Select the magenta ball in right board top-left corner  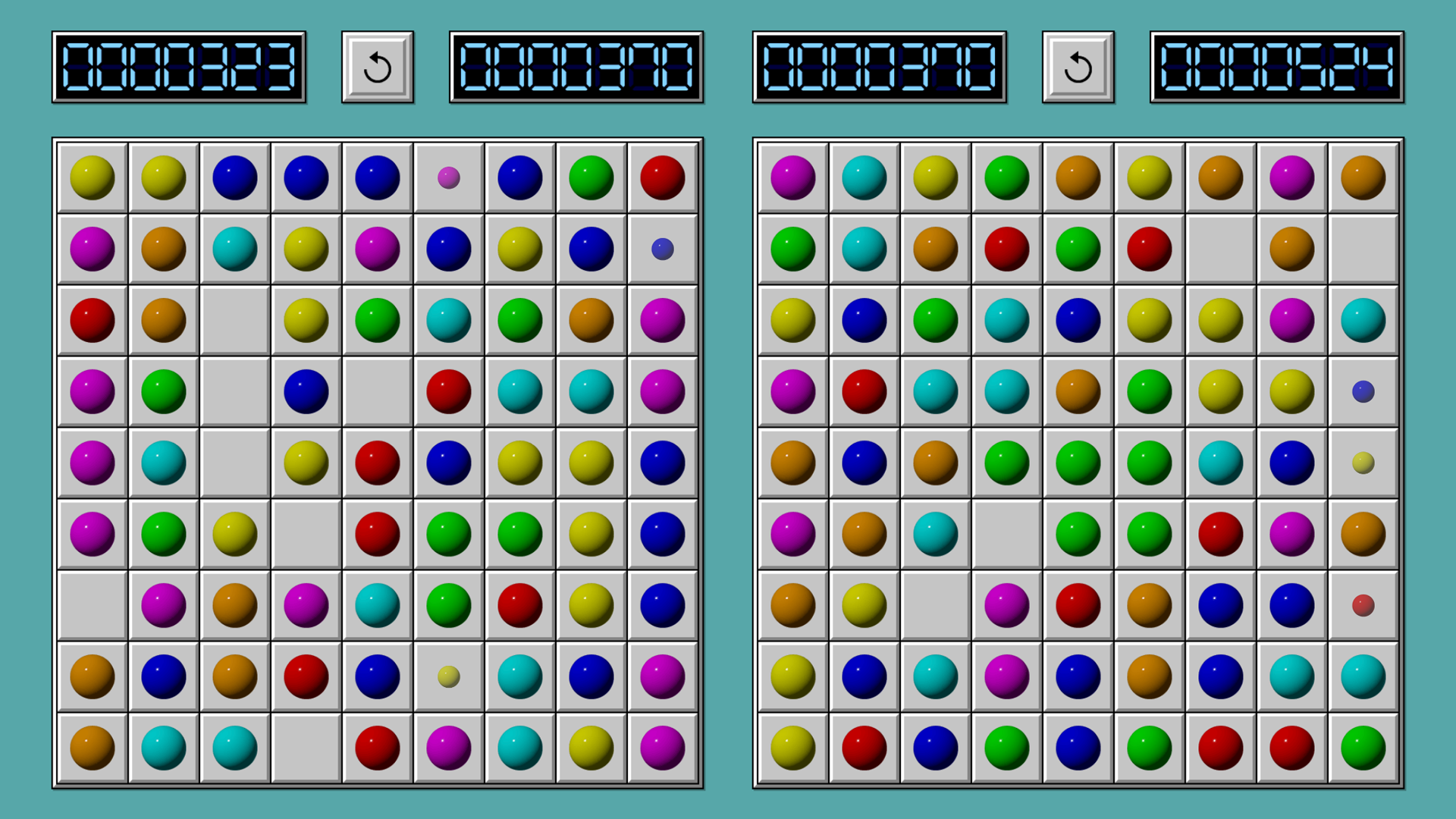(x=792, y=176)
